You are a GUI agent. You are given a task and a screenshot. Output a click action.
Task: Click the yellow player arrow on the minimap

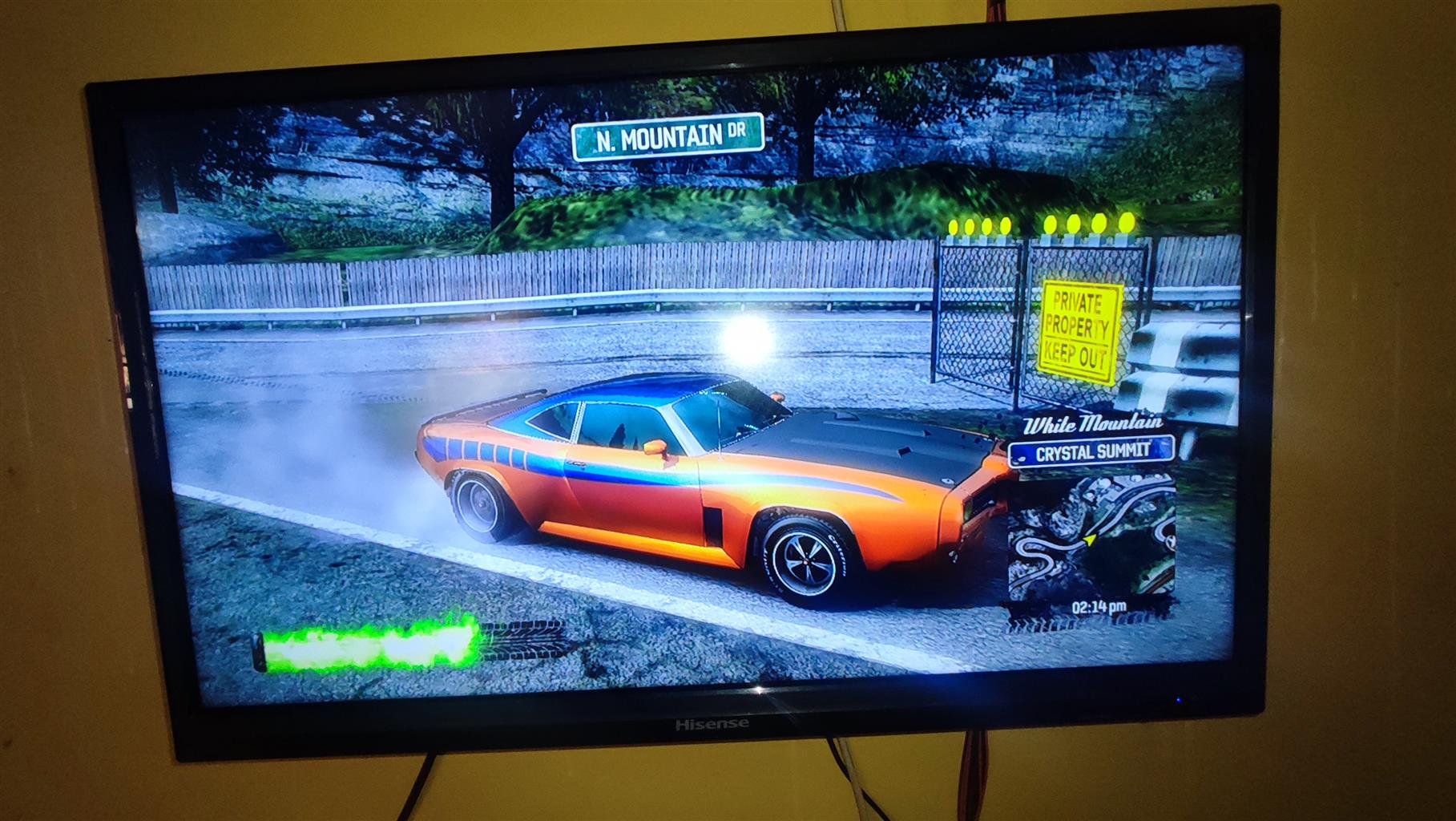(x=1090, y=540)
